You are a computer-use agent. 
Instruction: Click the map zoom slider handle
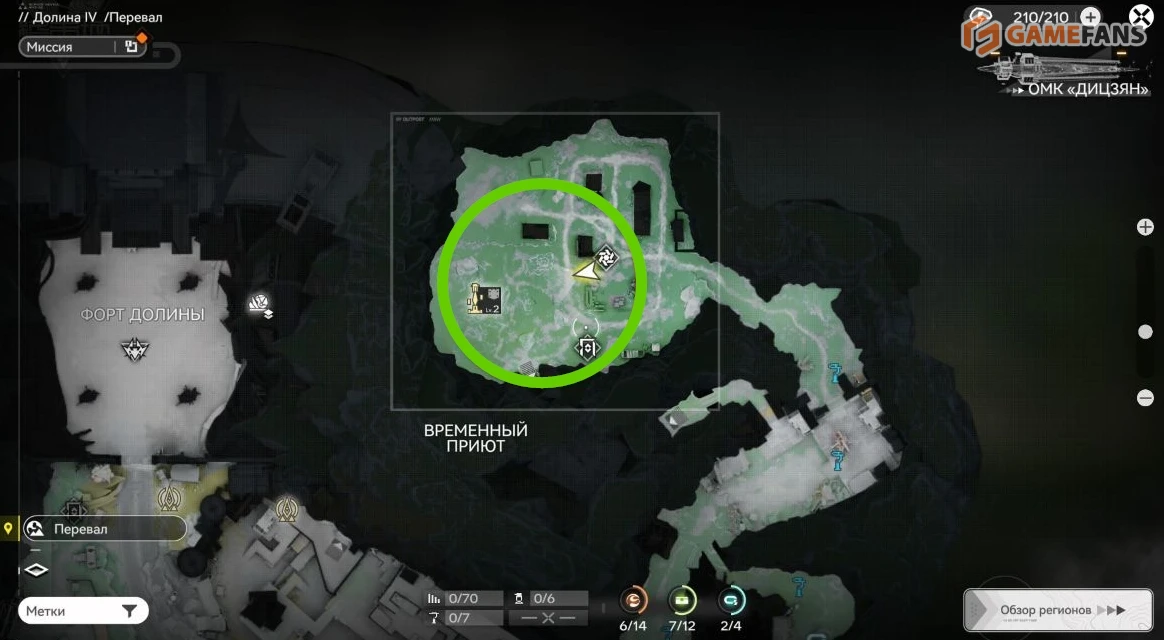pyautogui.click(x=1146, y=332)
